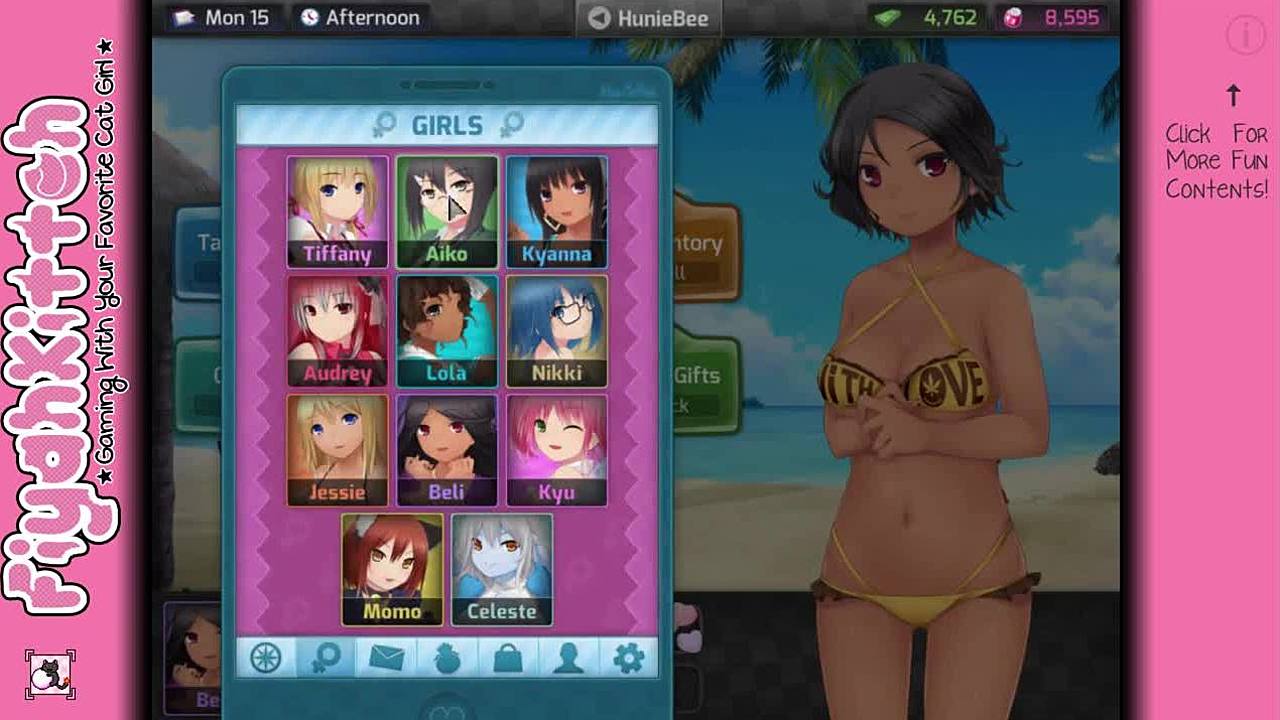
Task: Open the female symbol girls tab
Action: 326,657
